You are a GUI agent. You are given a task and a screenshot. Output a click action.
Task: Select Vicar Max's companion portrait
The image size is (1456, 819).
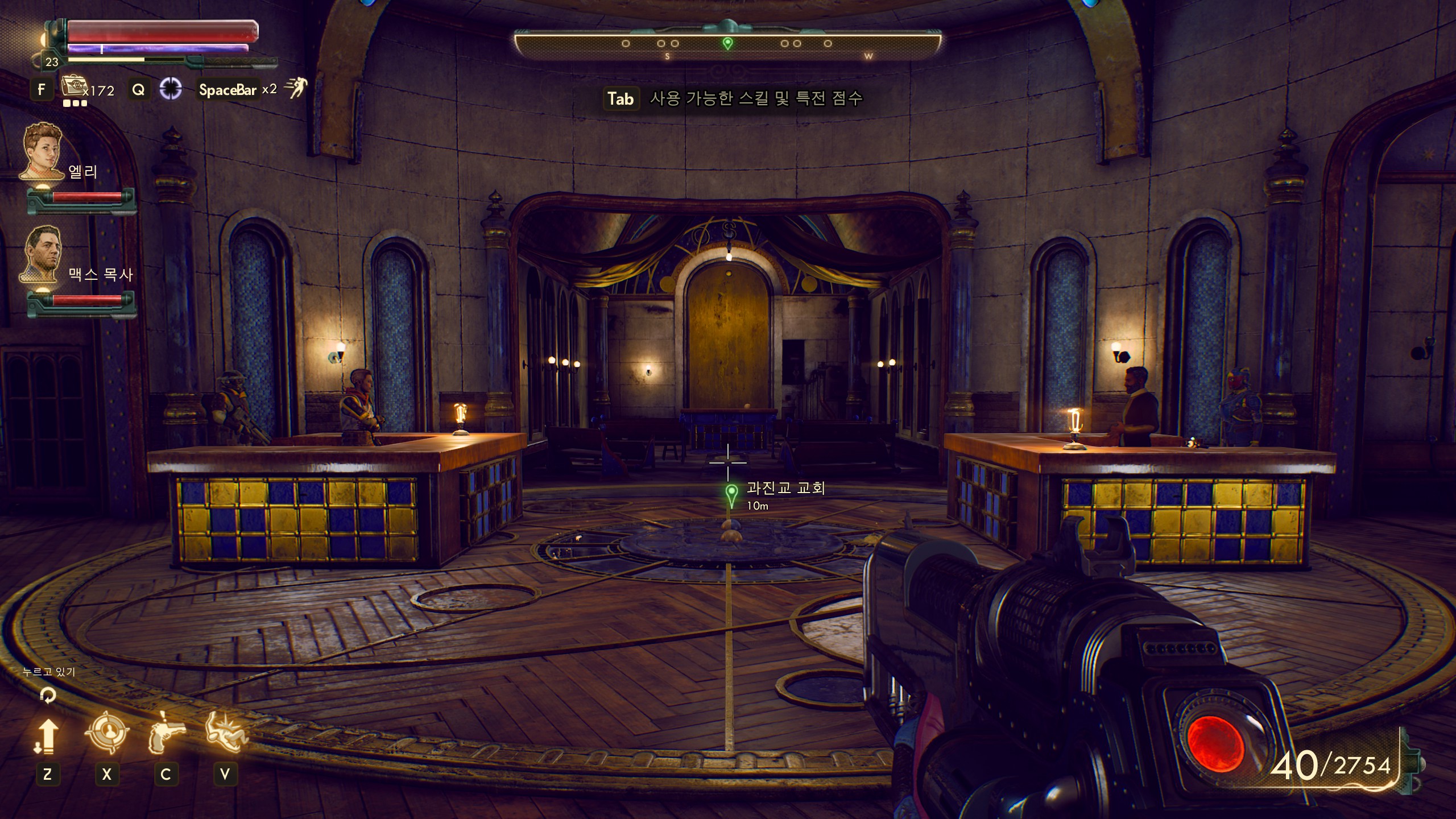43,254
